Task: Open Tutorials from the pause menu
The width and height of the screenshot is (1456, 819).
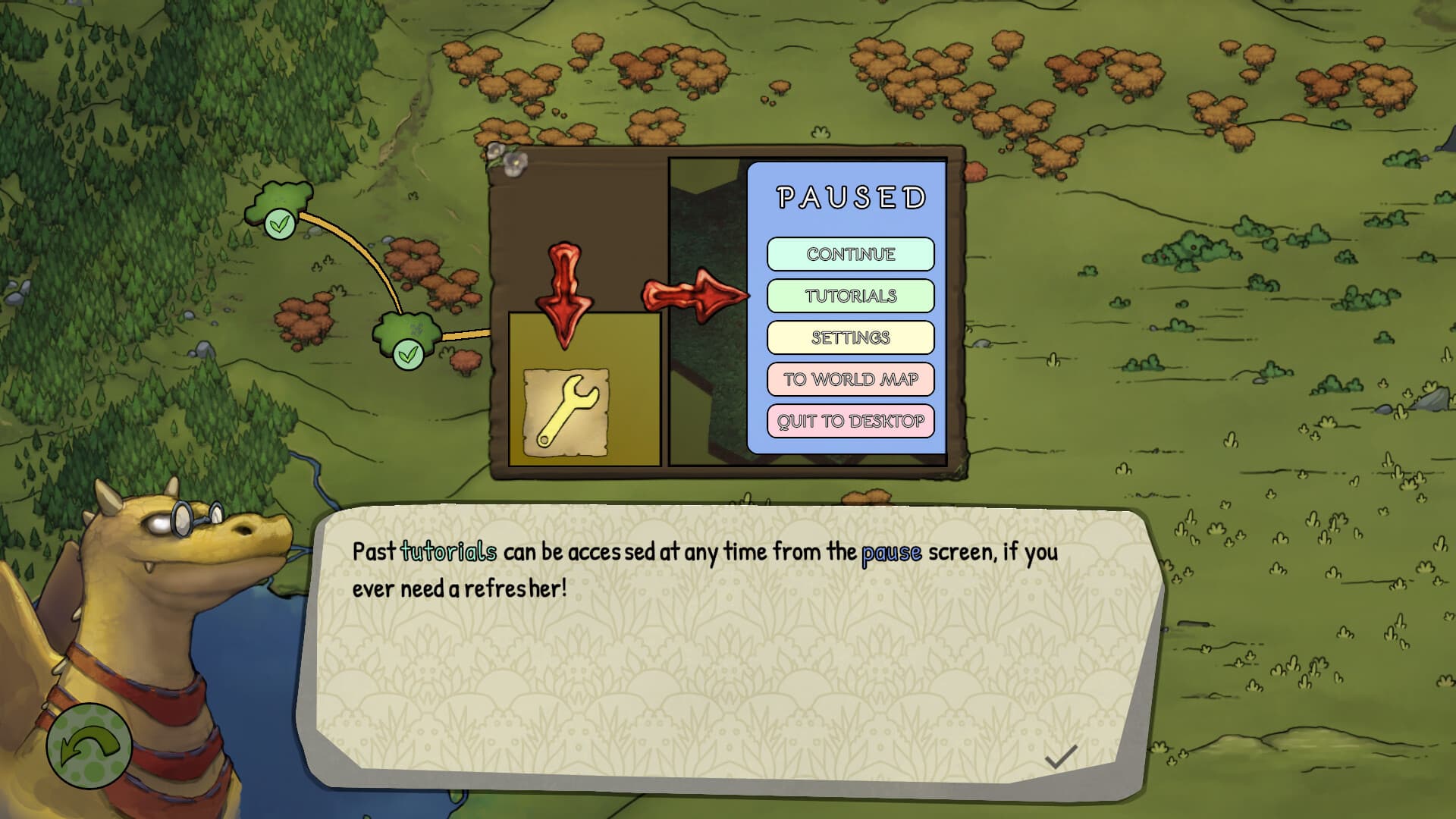Action: (x=851, y=296)
